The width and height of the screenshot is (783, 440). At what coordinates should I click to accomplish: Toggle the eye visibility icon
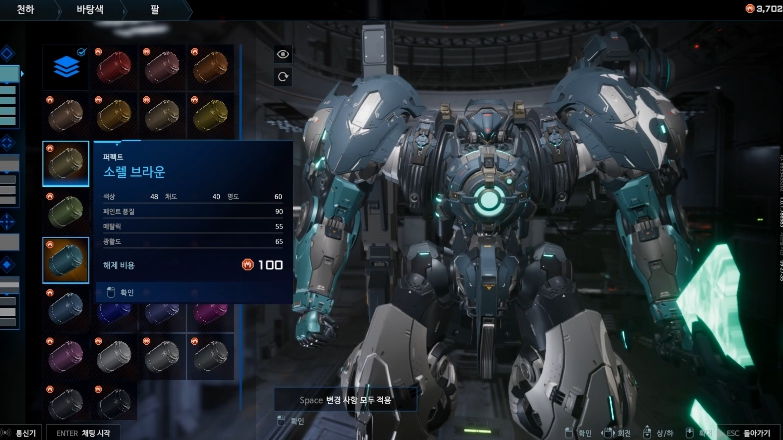(x=283, y=54)
